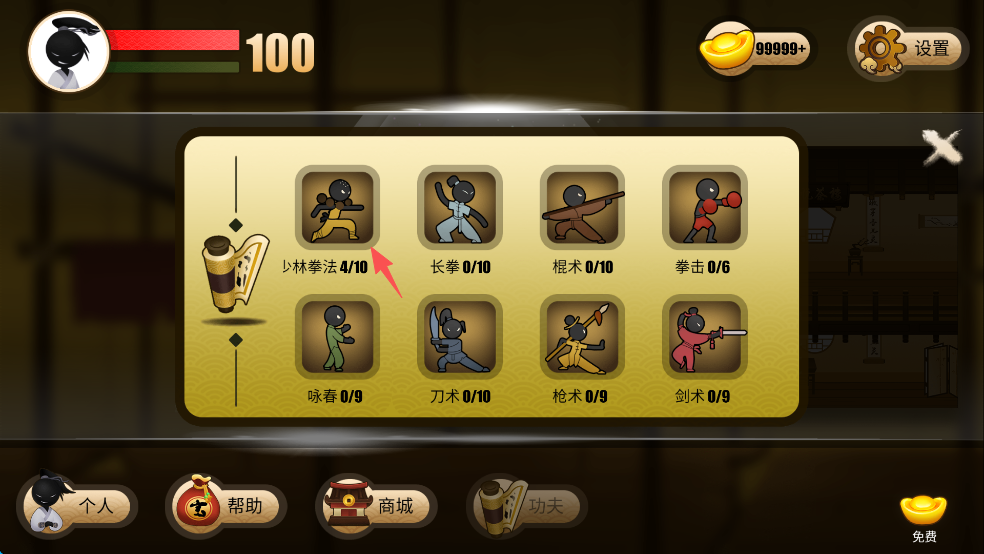Pick the 咏春 Wing Chun tile
Screen dimensions: 984x554
pos(337,337)
